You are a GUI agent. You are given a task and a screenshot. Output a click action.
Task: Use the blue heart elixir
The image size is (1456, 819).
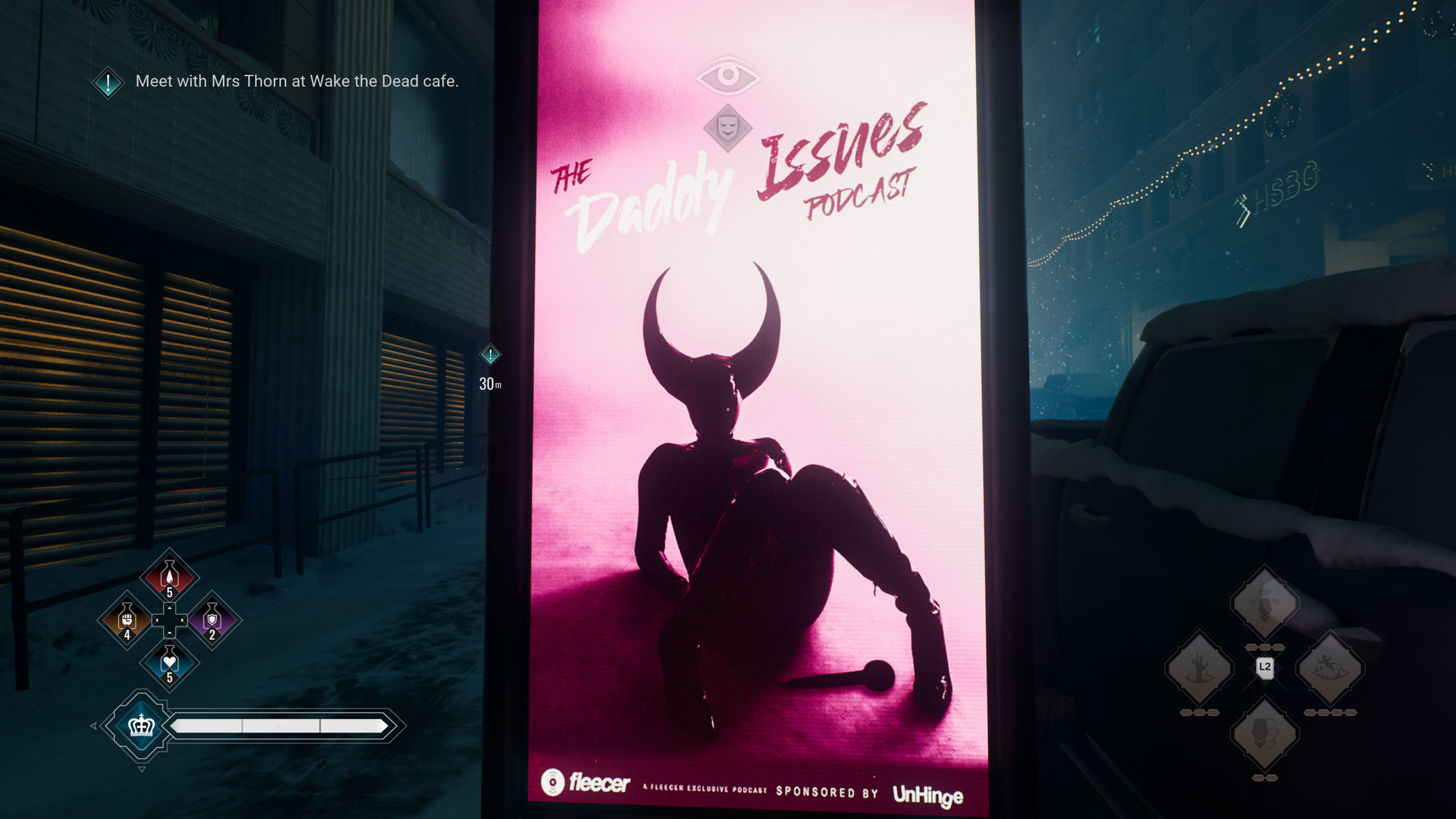coord(170,663)
